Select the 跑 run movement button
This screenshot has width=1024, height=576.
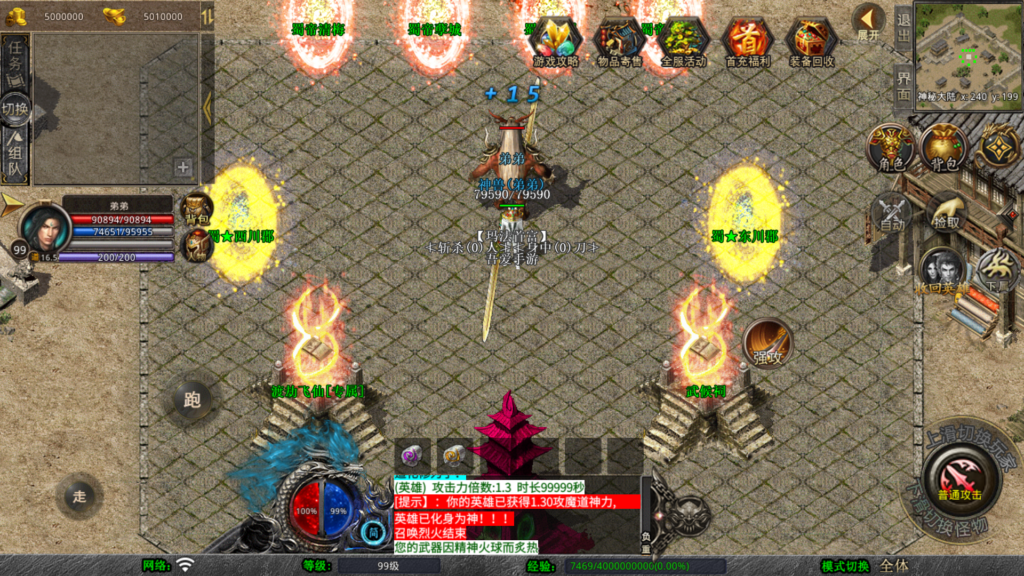tap(192, 400)
